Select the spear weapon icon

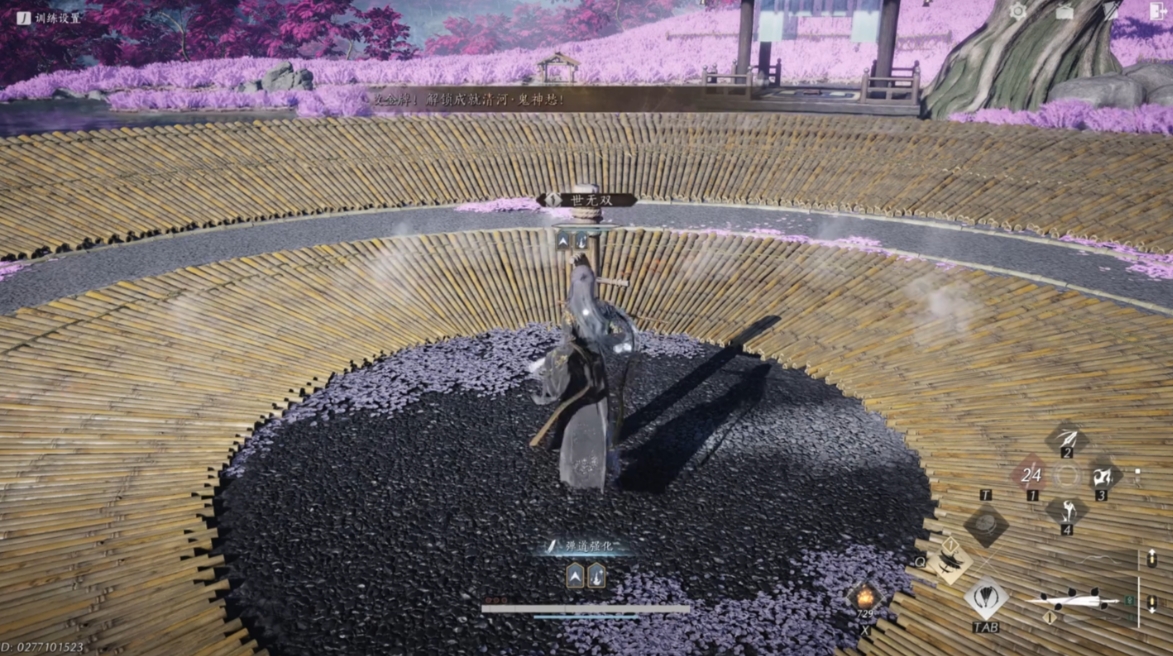tap(1072, 602)
